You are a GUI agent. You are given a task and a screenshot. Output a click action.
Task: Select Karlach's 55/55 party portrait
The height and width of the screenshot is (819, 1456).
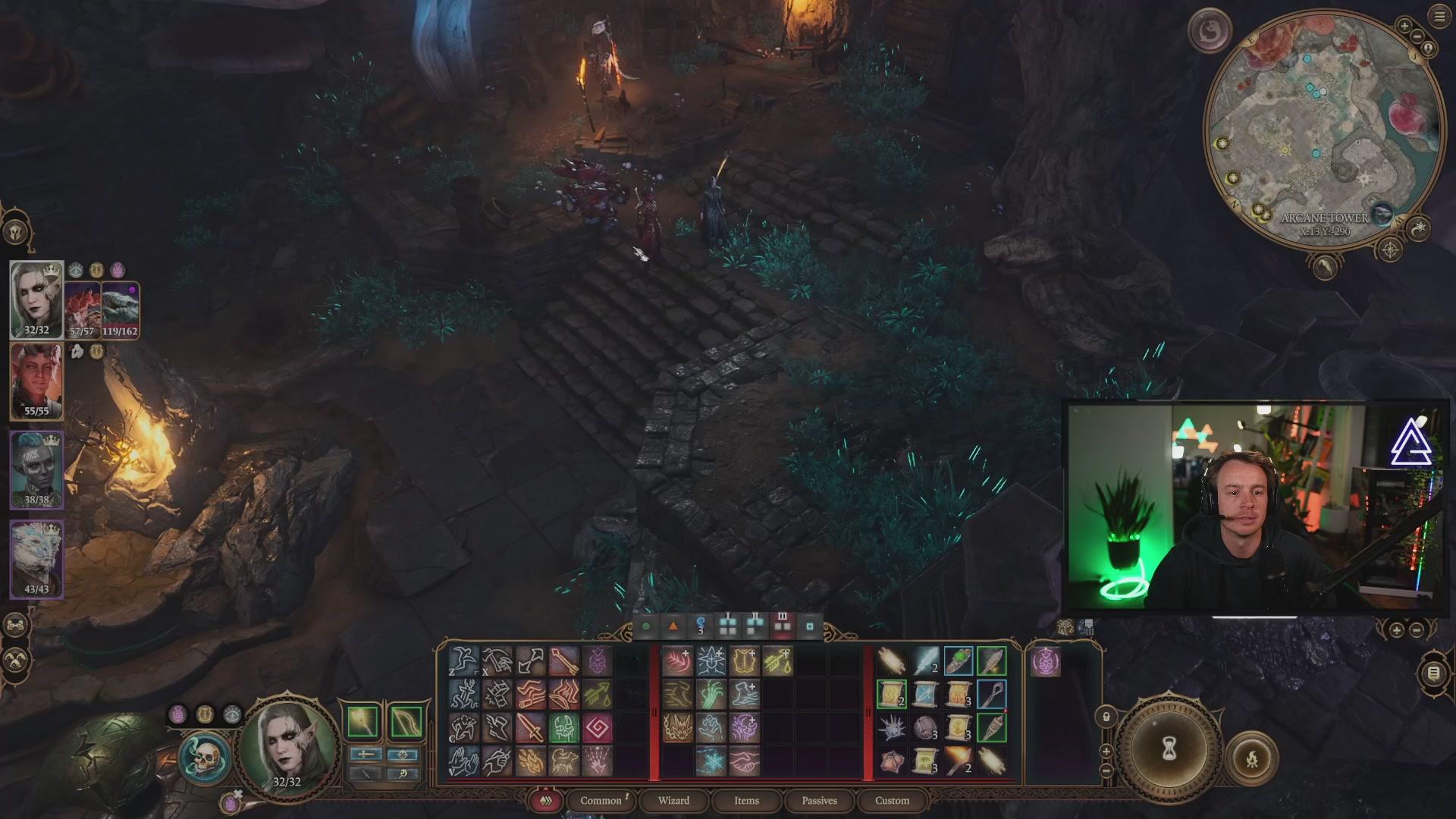pyautogui.click(x=36, y=379)
